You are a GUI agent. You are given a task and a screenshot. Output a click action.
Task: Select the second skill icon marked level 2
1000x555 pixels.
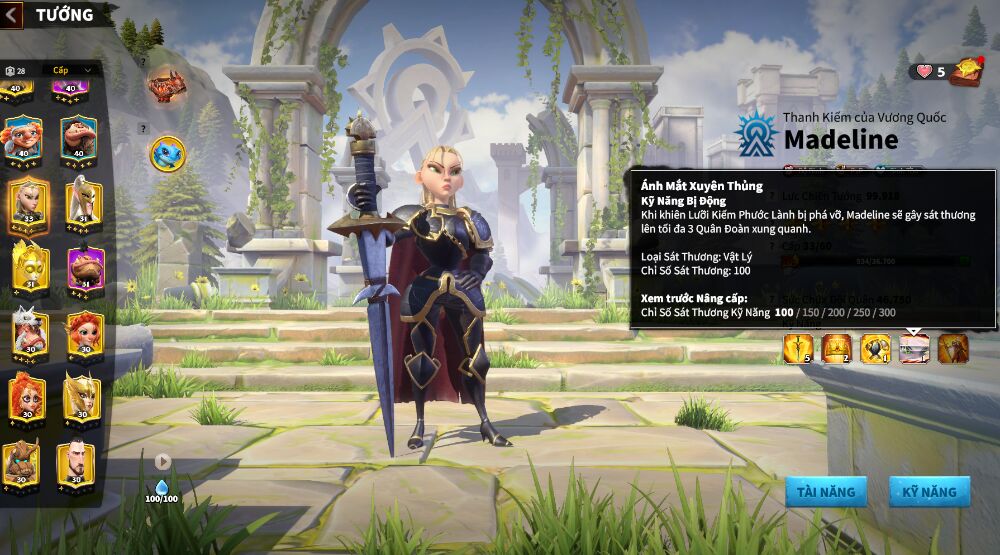pyautogui.click(x=836, y=348)
